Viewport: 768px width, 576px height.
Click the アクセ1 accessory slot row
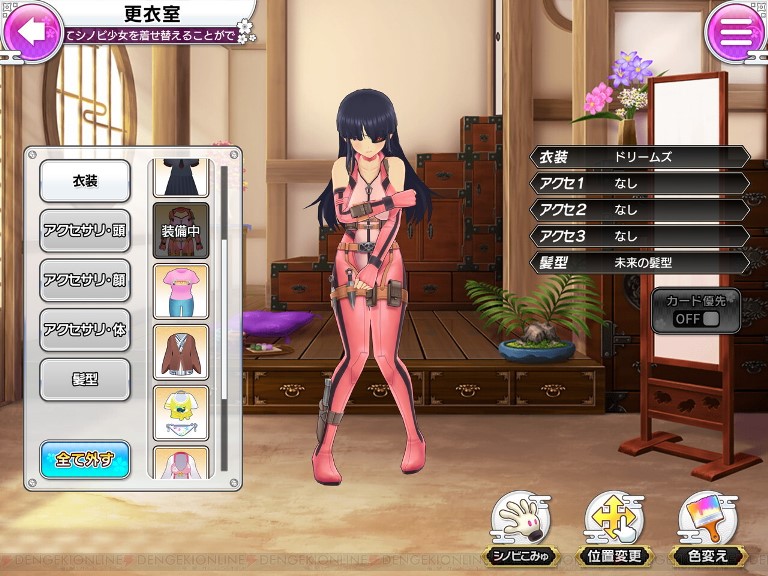tap(640, 184)
